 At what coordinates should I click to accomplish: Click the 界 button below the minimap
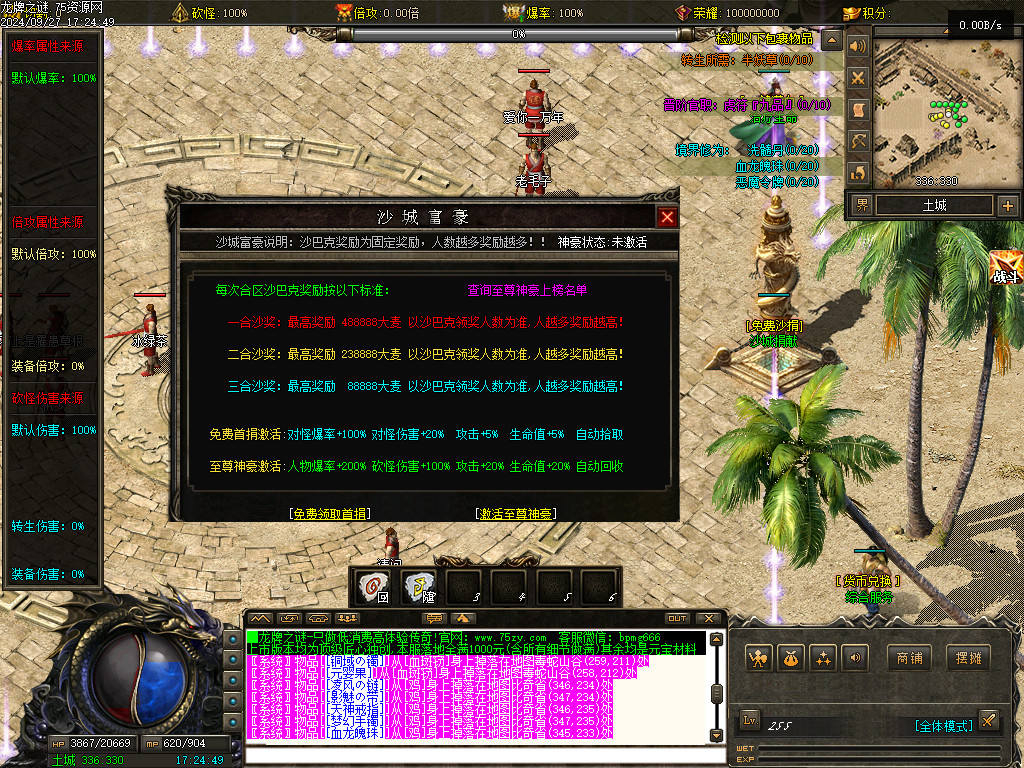pos(861,206)
